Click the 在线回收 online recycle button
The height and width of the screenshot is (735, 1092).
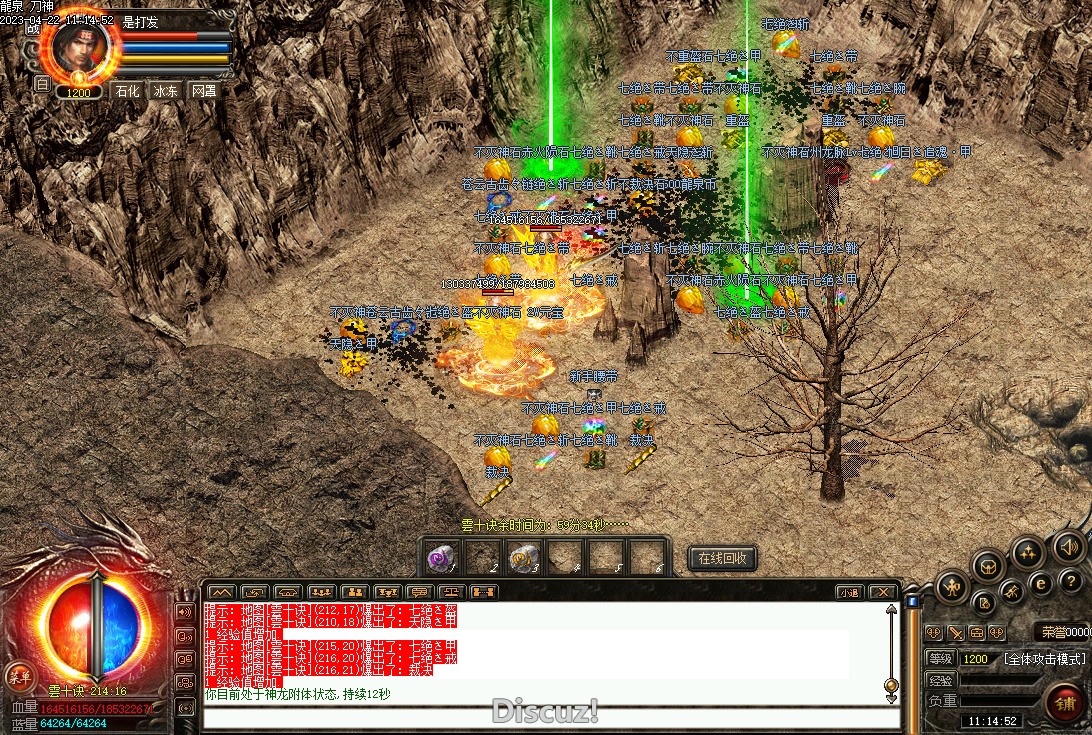click(x=722, y=558)
